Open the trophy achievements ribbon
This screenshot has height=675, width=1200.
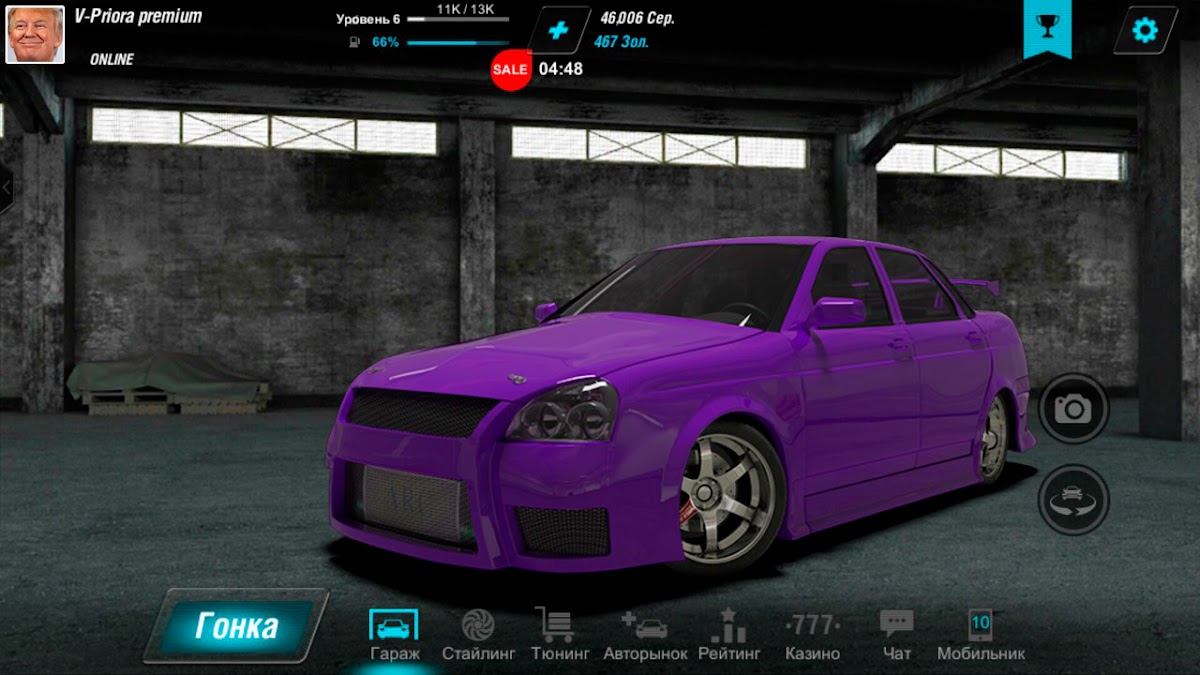(x=1047, y=28)
